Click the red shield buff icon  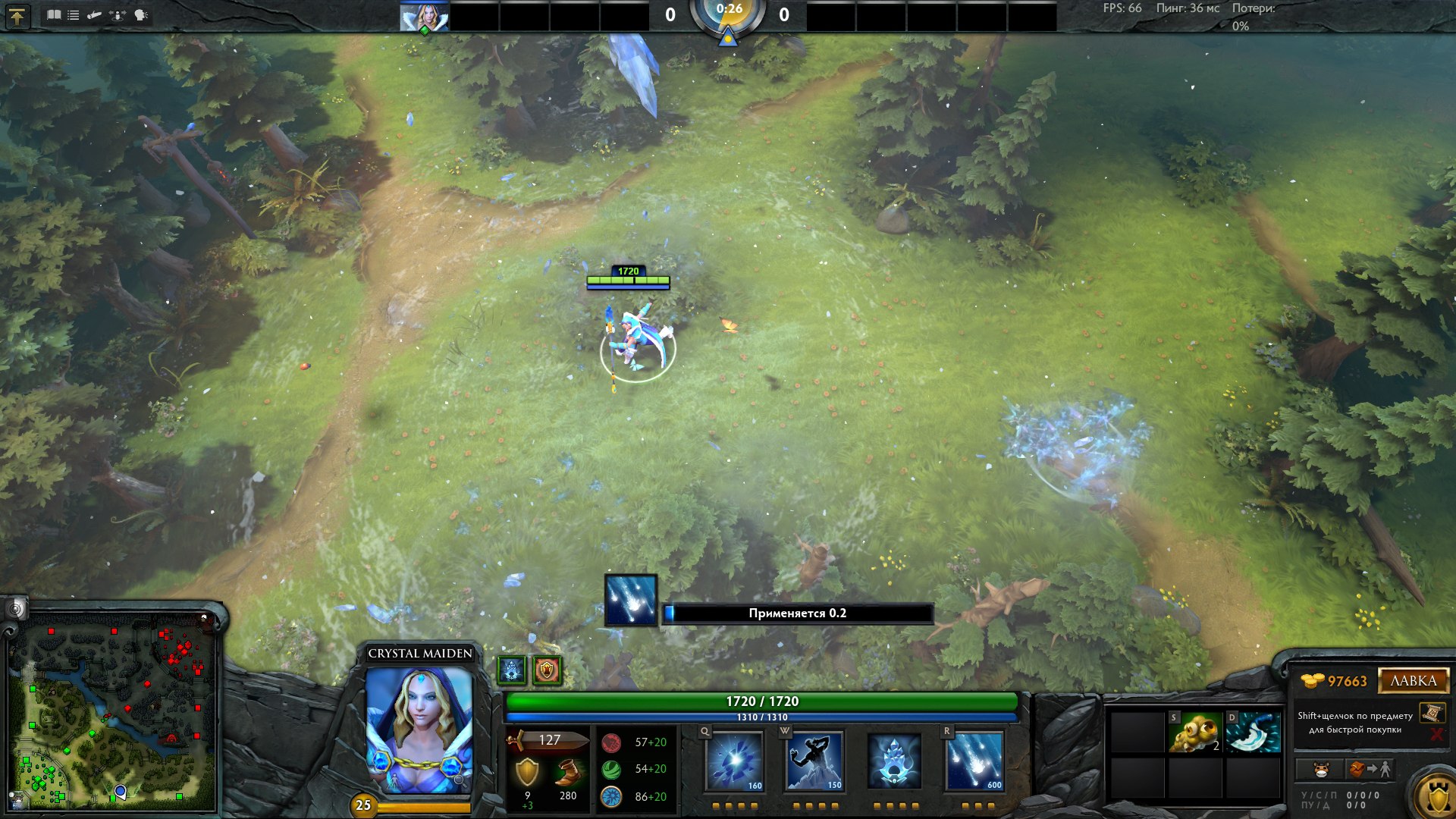547,670
